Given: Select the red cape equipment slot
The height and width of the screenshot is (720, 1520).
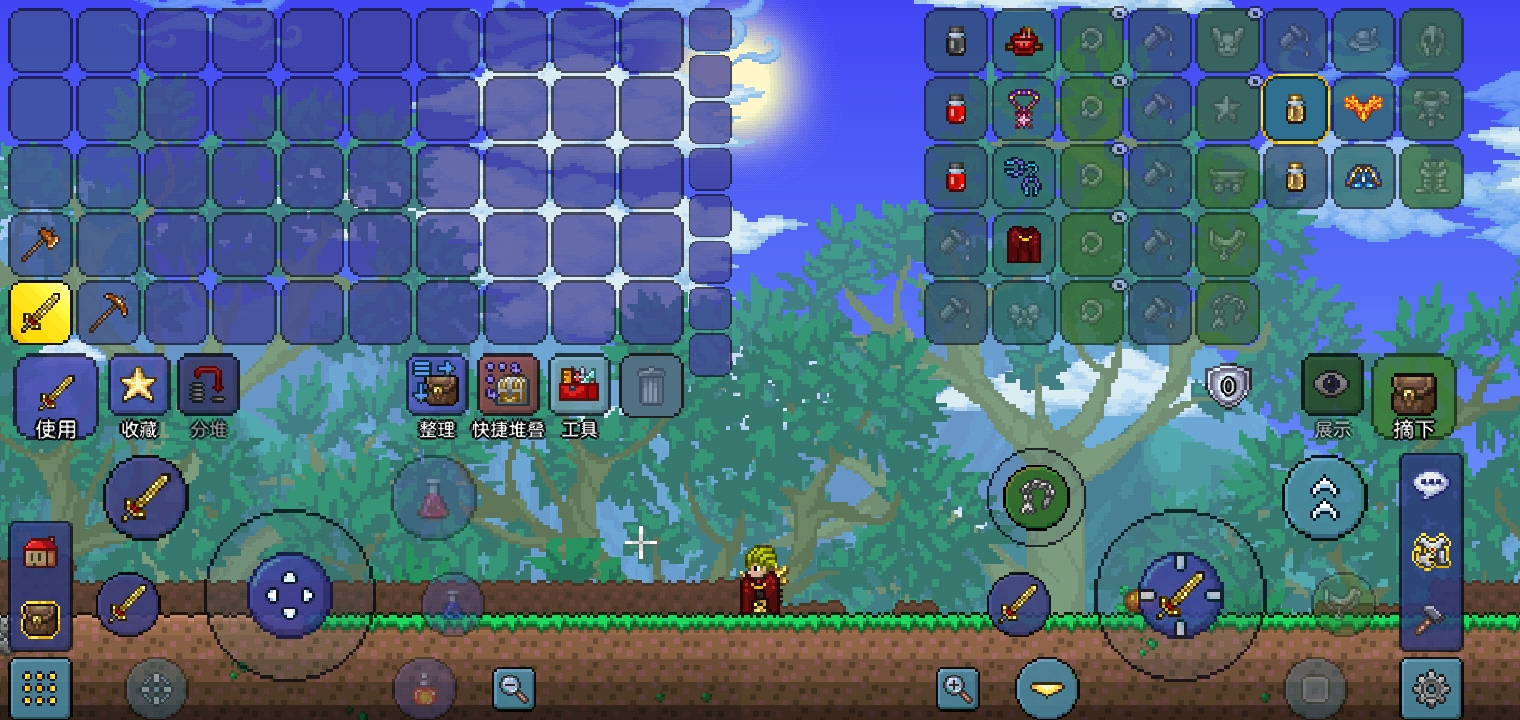Looking at the screenshot, I should click(x=1023, y=244).
